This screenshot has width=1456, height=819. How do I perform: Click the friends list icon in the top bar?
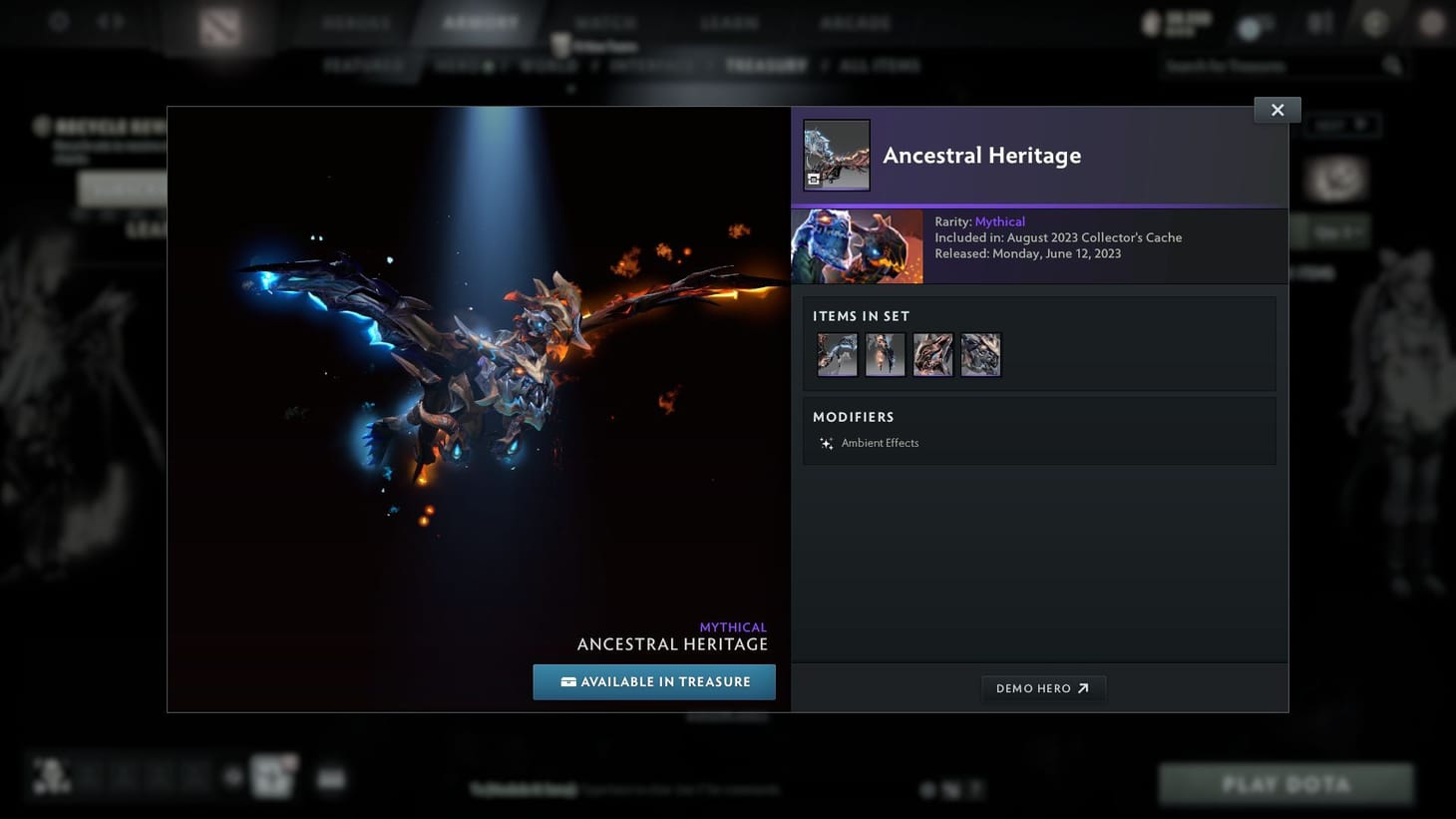(1318, 22)
